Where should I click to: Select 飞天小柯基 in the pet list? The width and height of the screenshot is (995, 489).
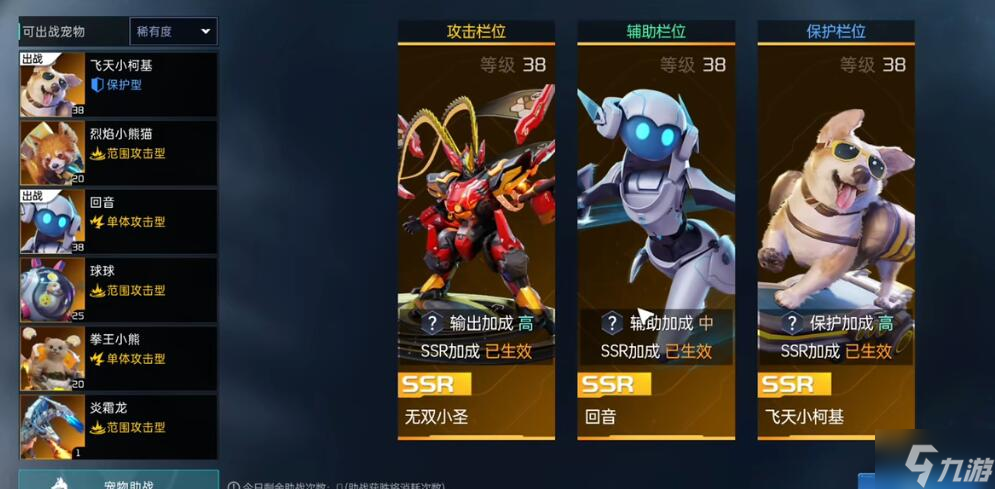click(118, 84)
